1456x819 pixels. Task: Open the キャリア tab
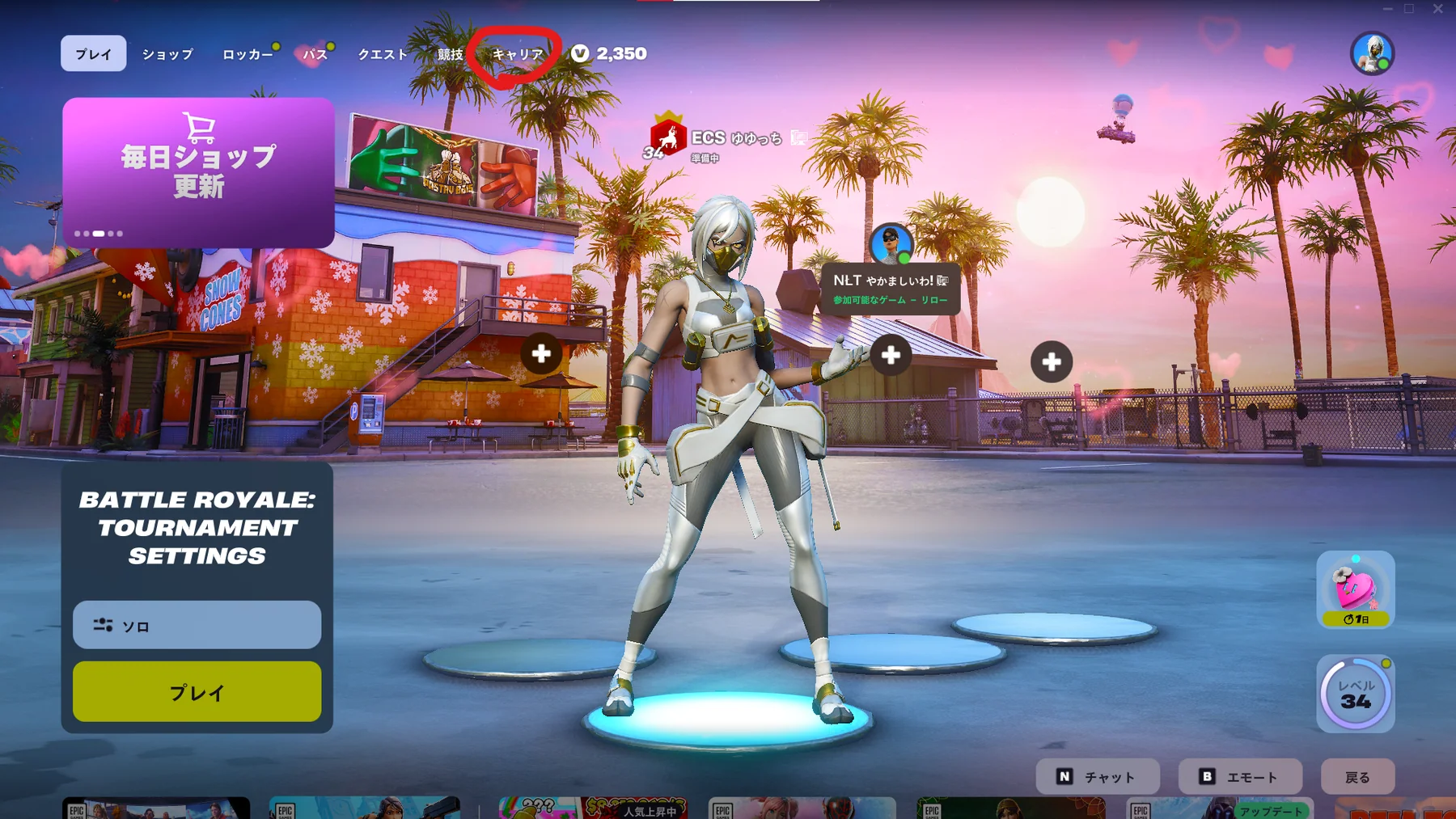pos(518,54)
